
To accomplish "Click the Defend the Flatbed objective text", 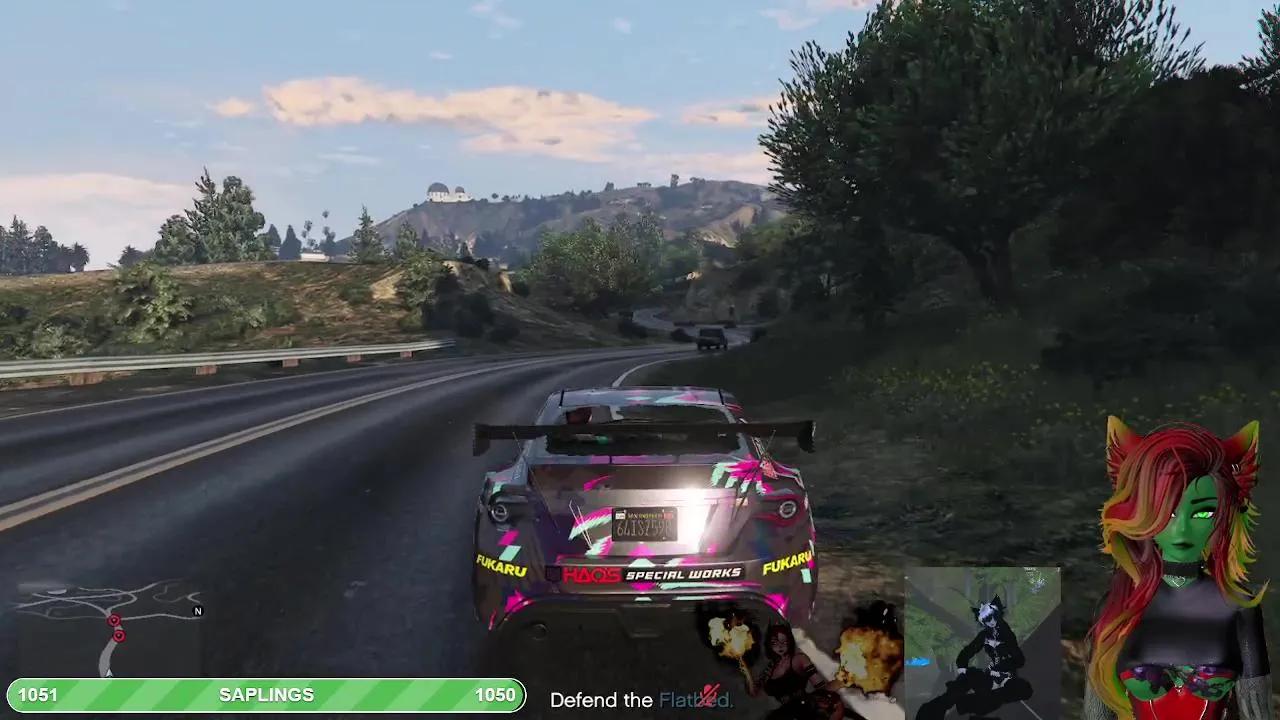I will [640, 700].
